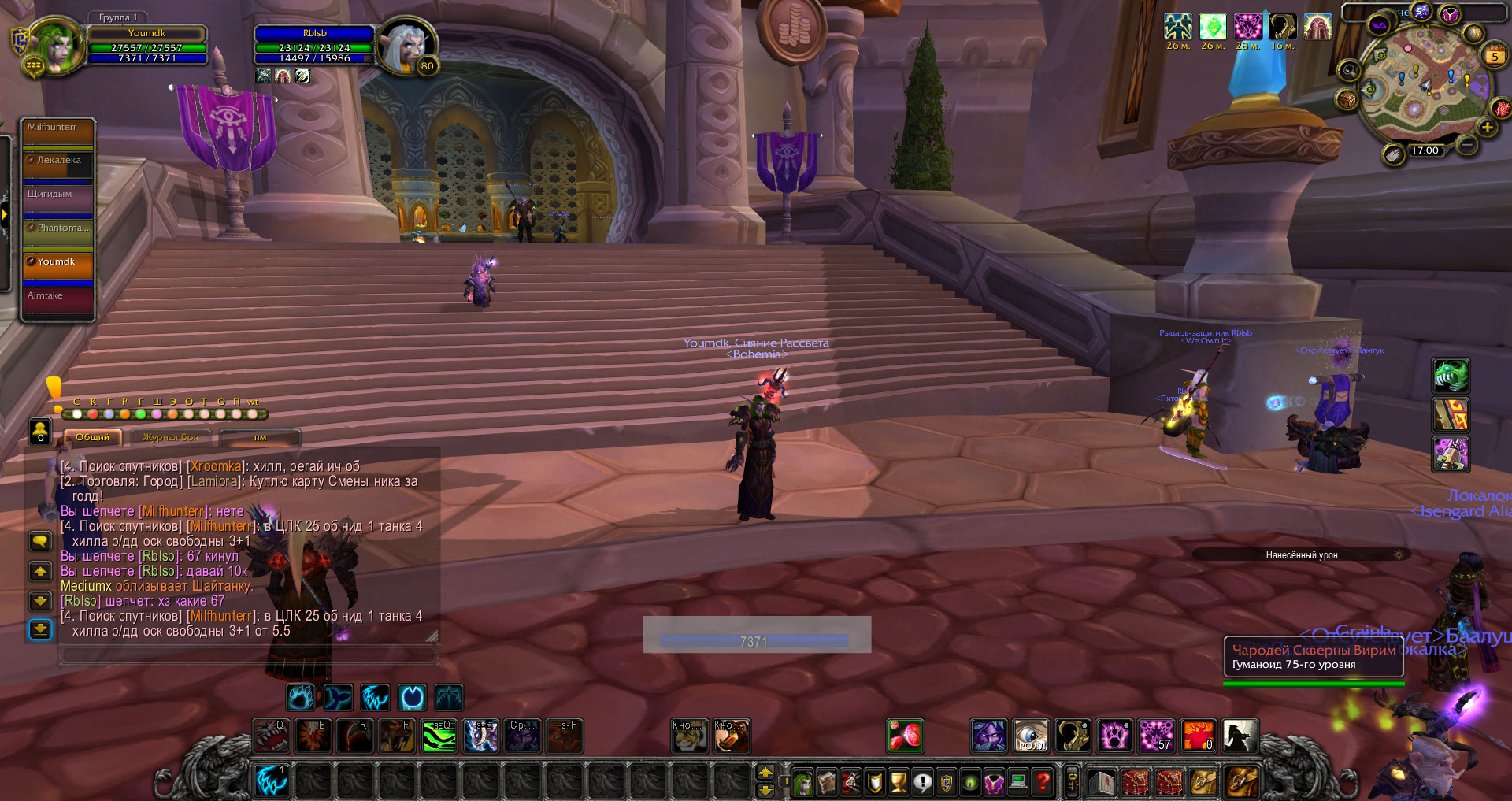Click the Youmdk player portrait
The image size is (1512, 801).
click(55, 46)
